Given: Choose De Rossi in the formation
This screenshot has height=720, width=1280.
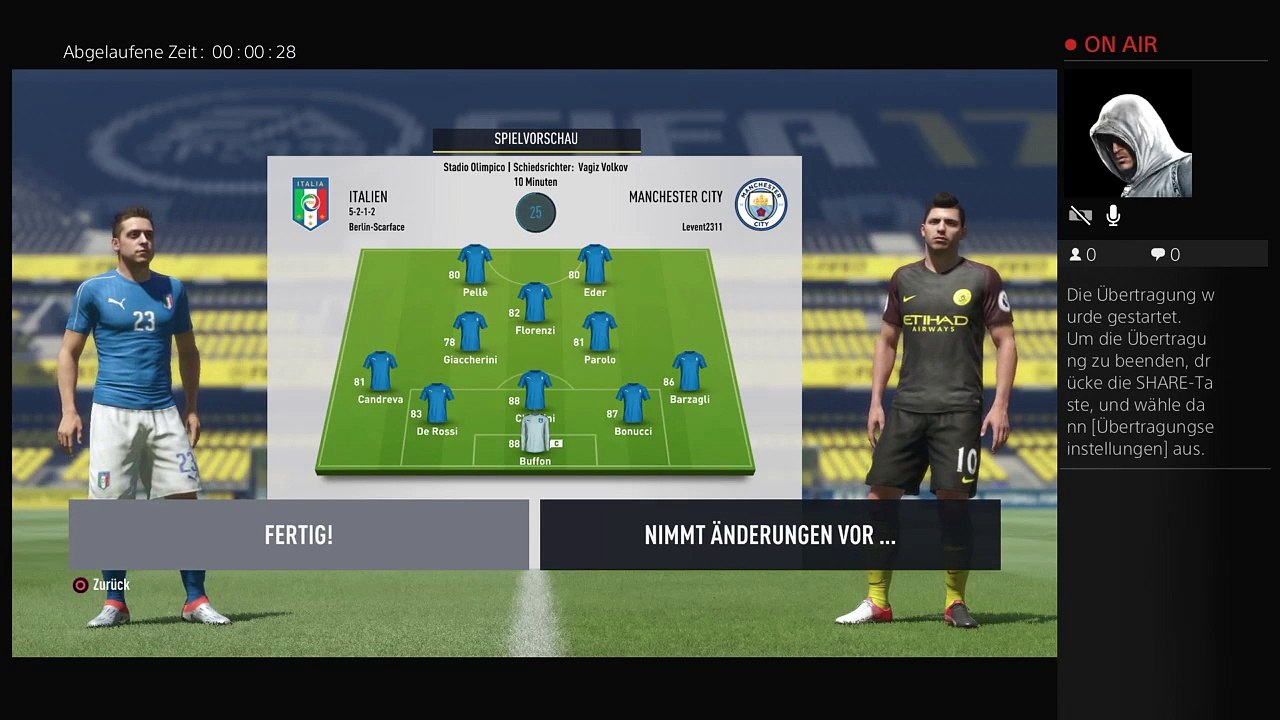Looking at the screenshot, I should [437, 404].
